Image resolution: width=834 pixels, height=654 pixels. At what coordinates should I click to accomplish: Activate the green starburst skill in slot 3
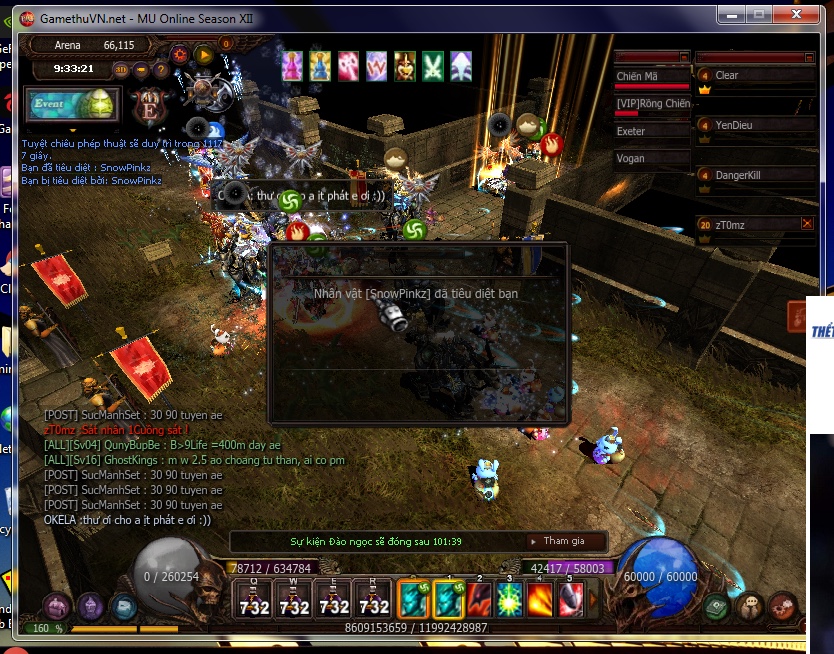tap(510, 599)
